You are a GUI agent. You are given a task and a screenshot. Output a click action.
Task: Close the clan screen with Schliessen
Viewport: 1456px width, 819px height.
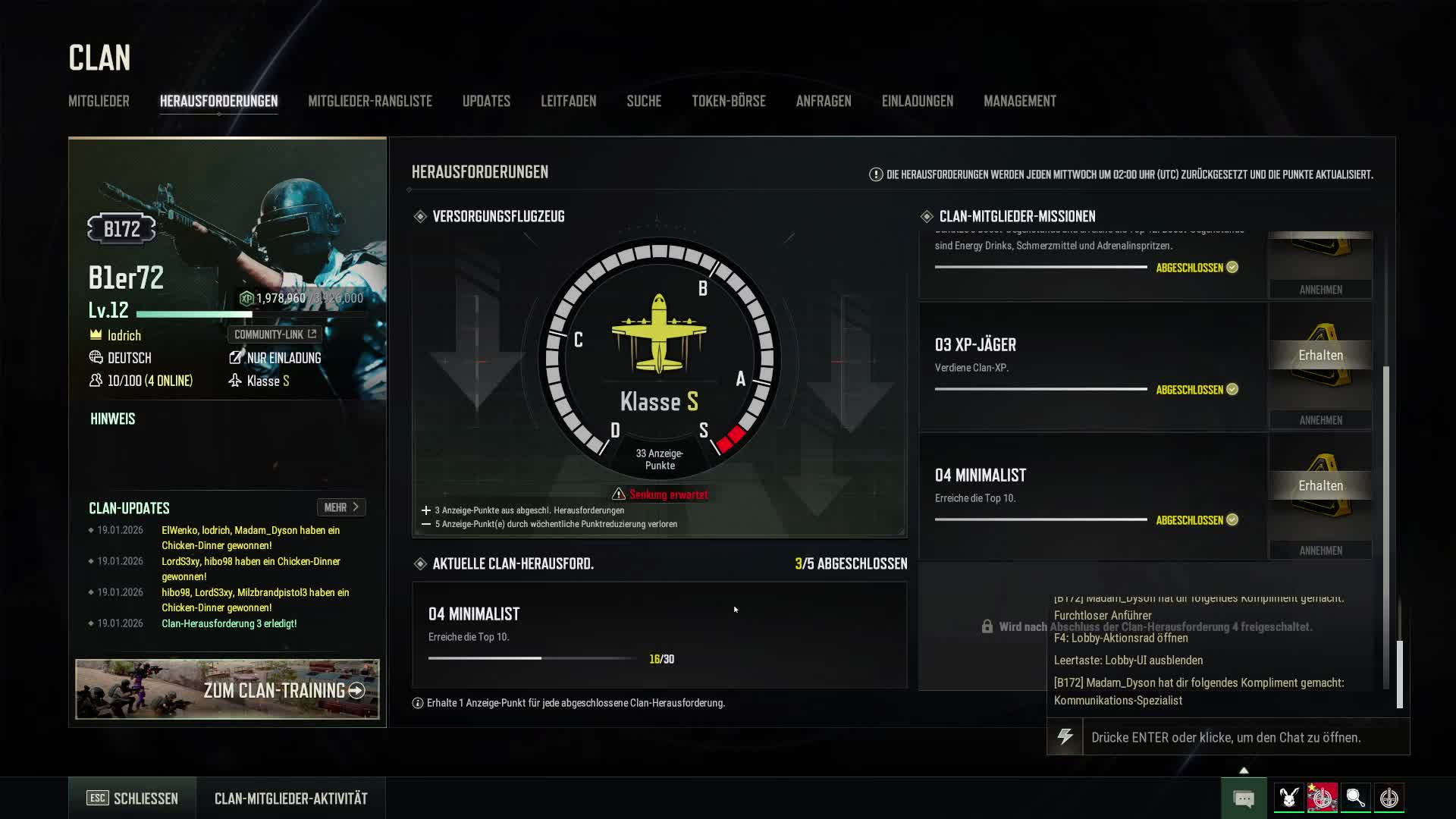133,798
